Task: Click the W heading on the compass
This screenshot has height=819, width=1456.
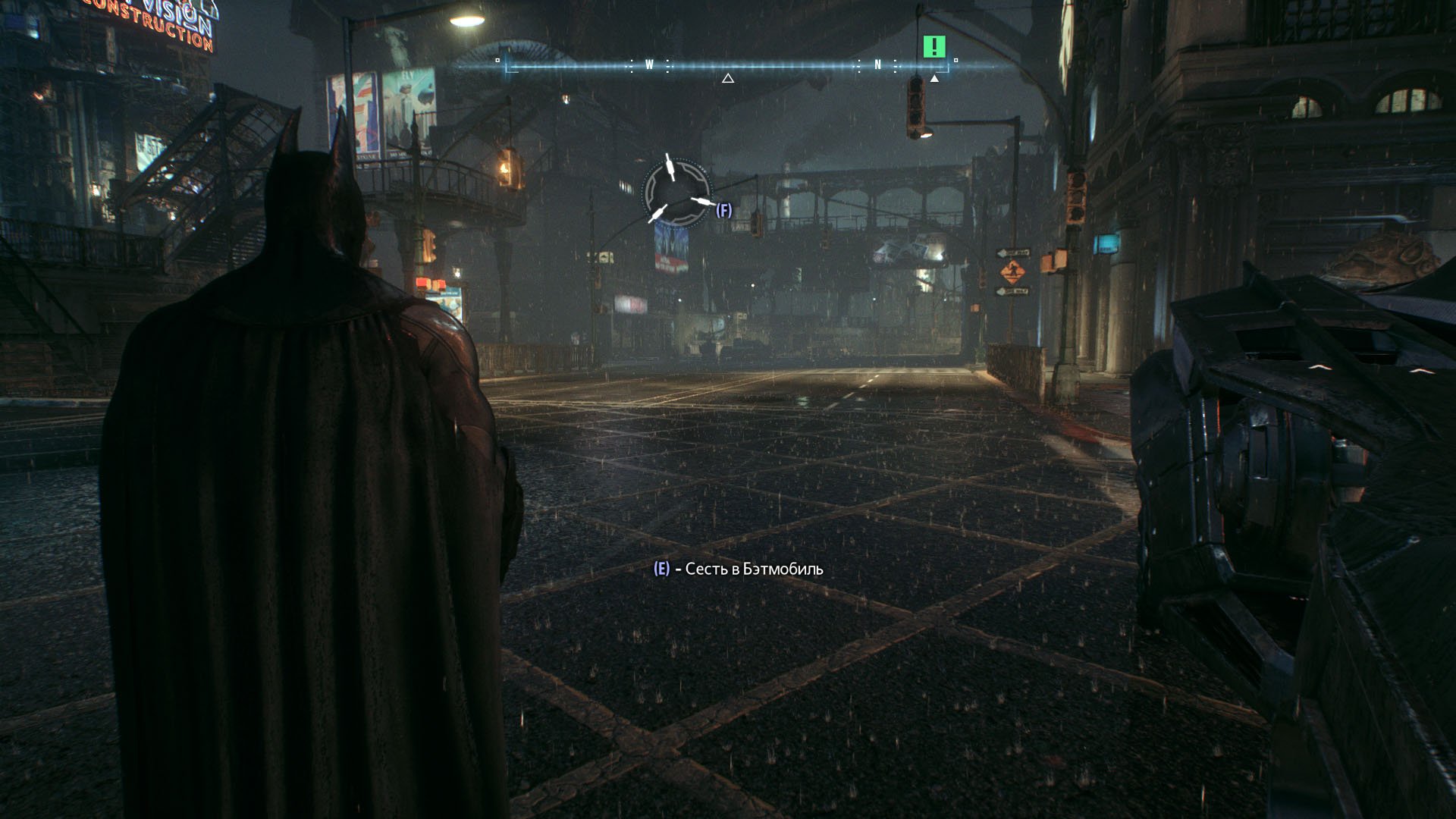Action: tap(649, 65)
